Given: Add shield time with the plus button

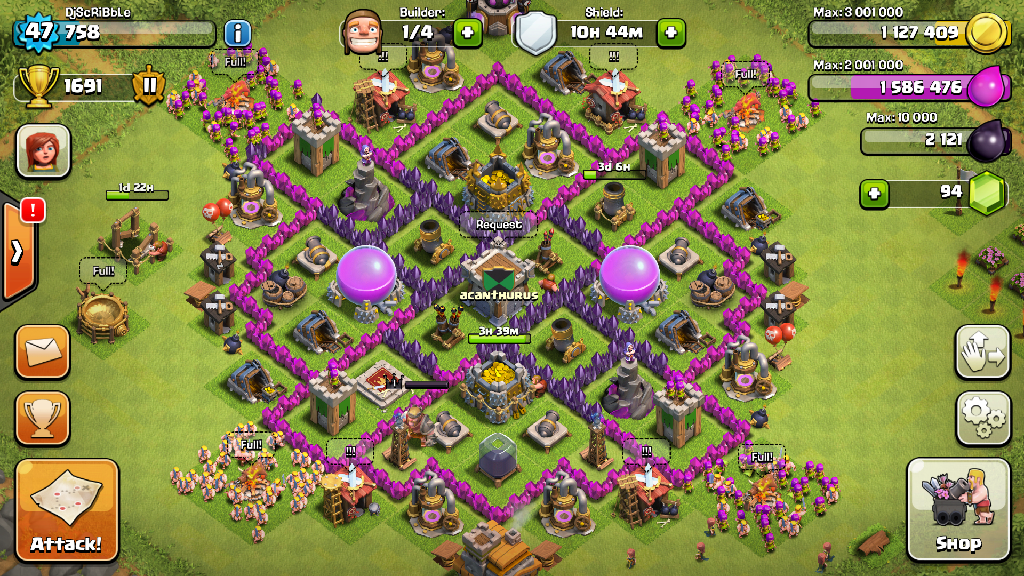Looking at the screenshot, I should 670,32.
